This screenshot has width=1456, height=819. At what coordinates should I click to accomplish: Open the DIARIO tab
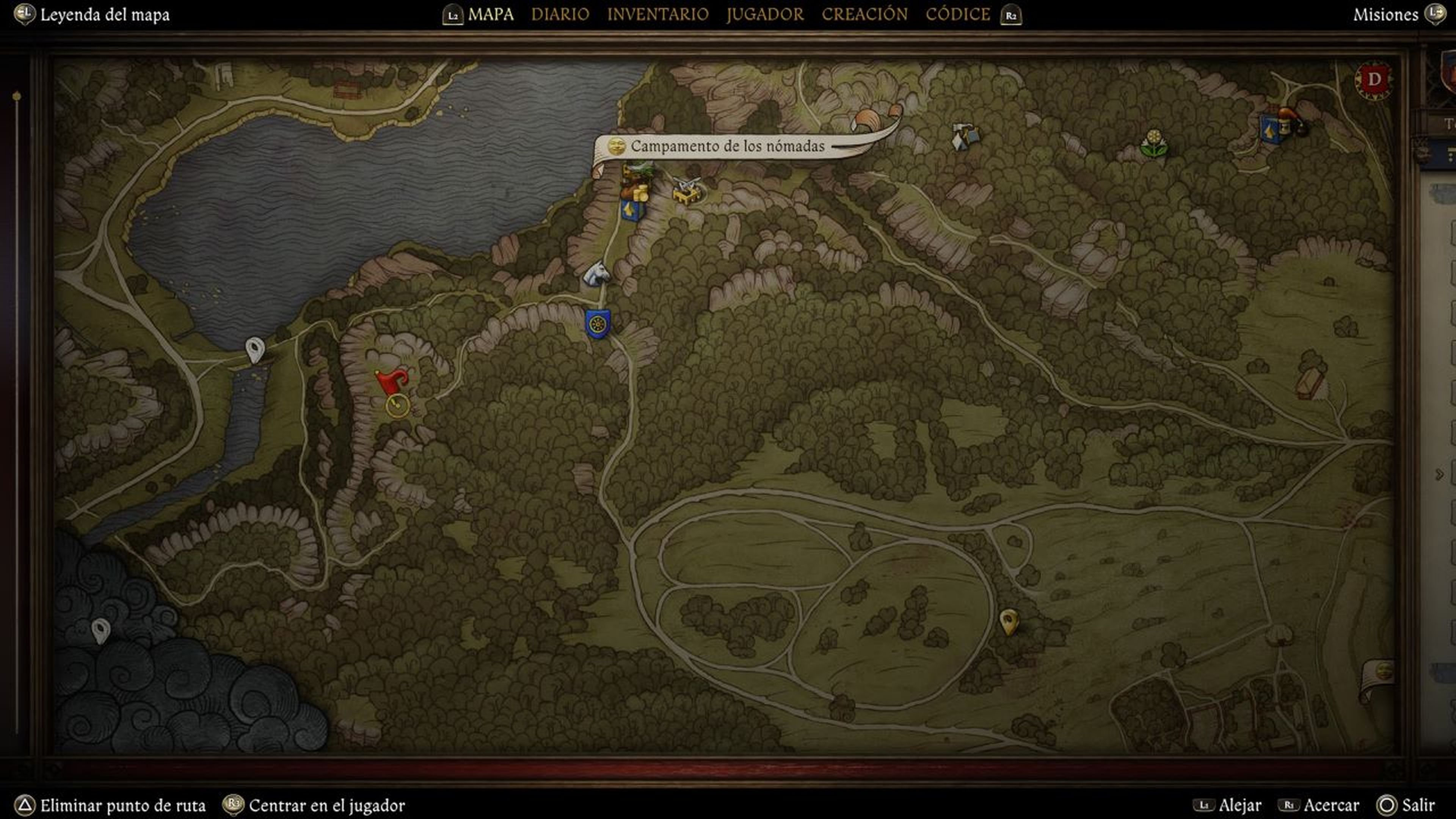click(x=560, y=14)
